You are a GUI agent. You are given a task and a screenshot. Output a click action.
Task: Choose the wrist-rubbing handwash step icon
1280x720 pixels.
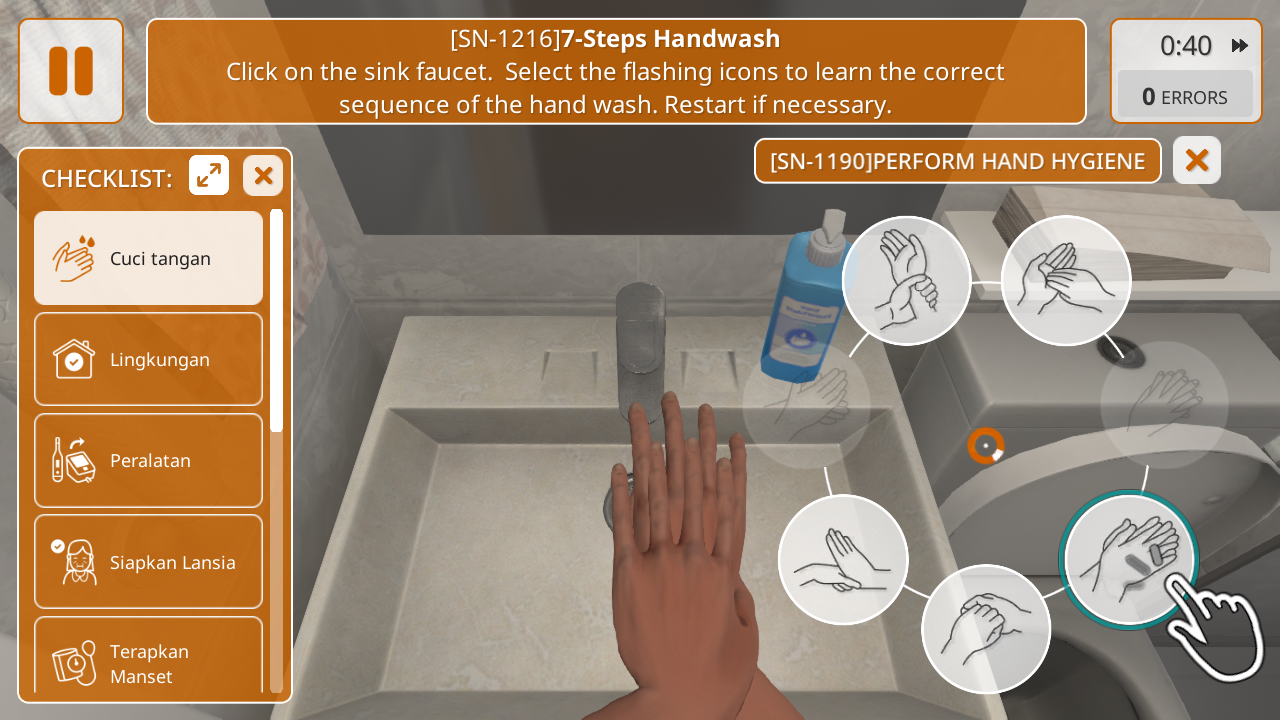tap(906, 281)
